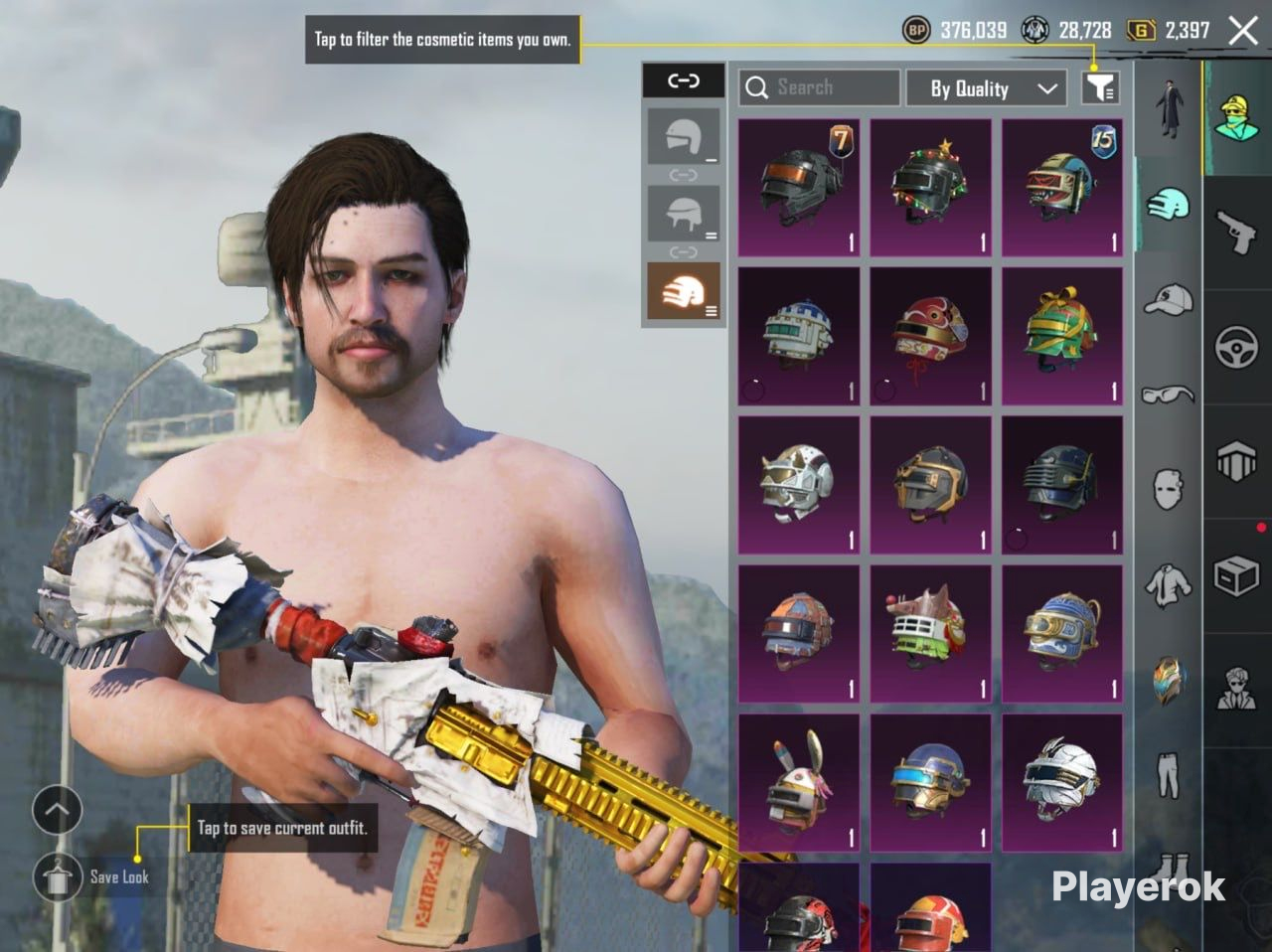Open the vehicle steering wheel tab
The width and height of the screenshot is (1272, 952).
click(x=1236, y=348)
